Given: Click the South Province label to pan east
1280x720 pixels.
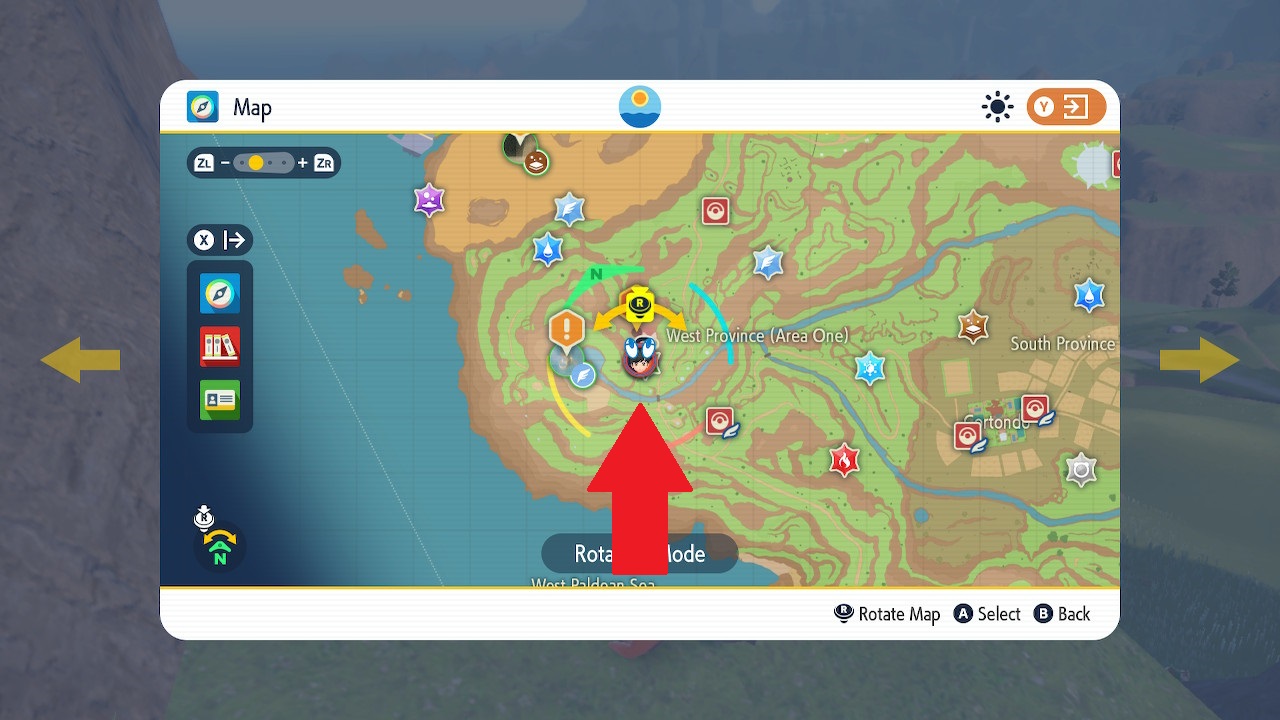Looking at the screenshot, I should point(1063,343).
